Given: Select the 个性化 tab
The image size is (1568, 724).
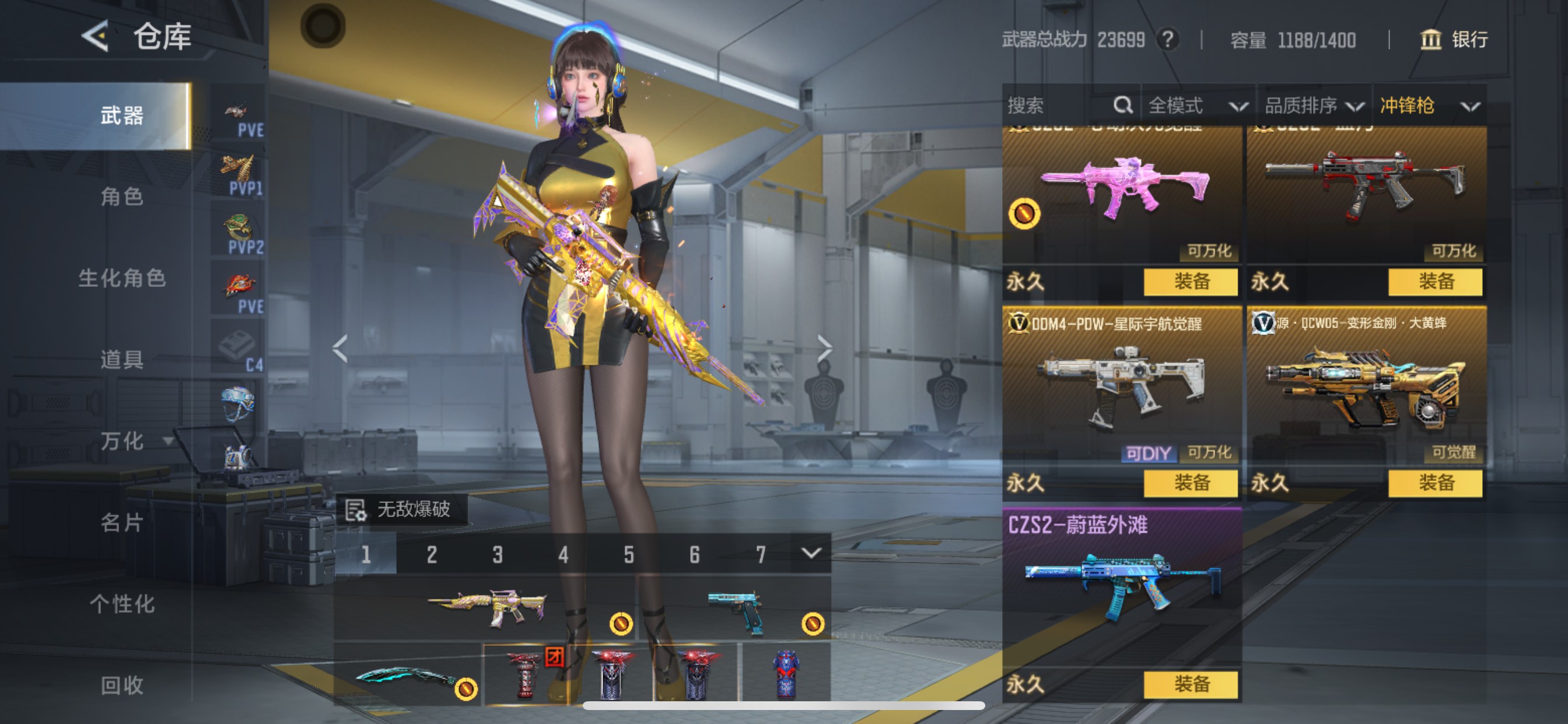Looking at the screenshot, I should [x=122, y=603].
